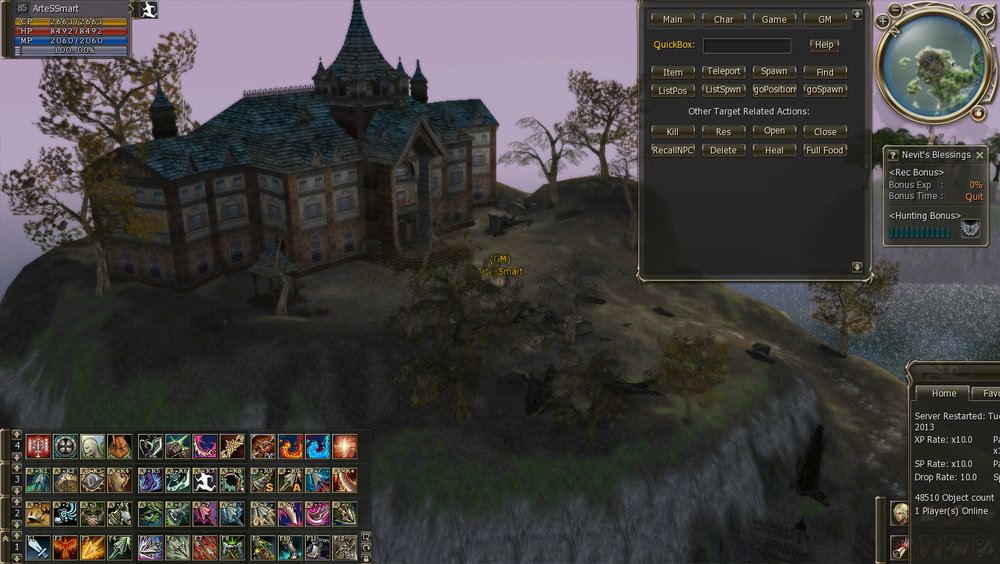Screen dimensions: 1000x564
Task: Click the QuickBox text field
Action: tap(746, 45)
